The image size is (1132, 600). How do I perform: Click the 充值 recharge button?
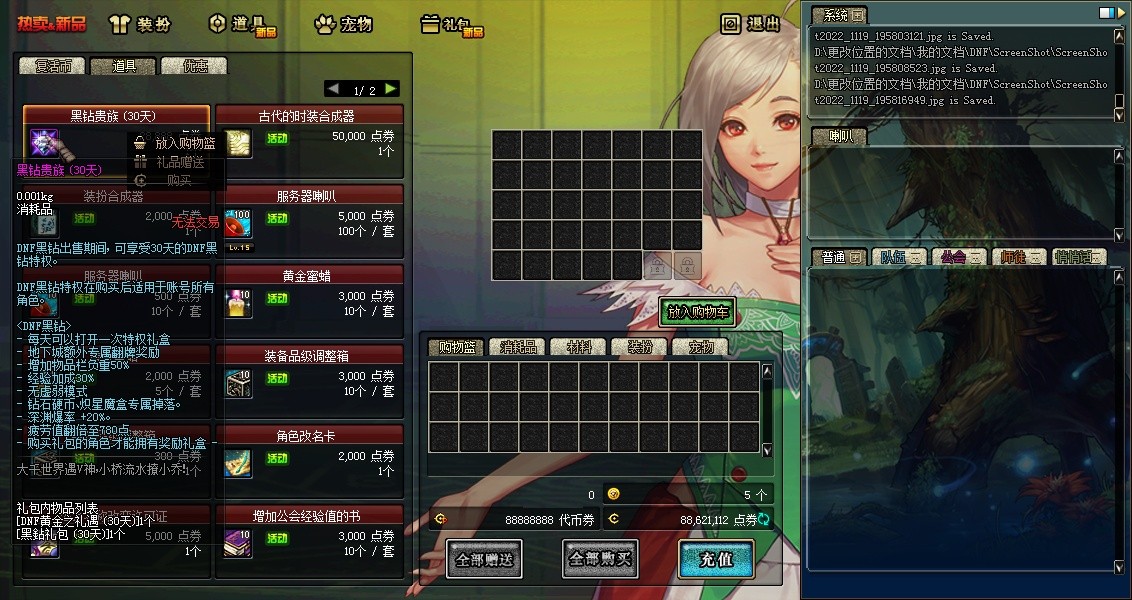(715, 559)
